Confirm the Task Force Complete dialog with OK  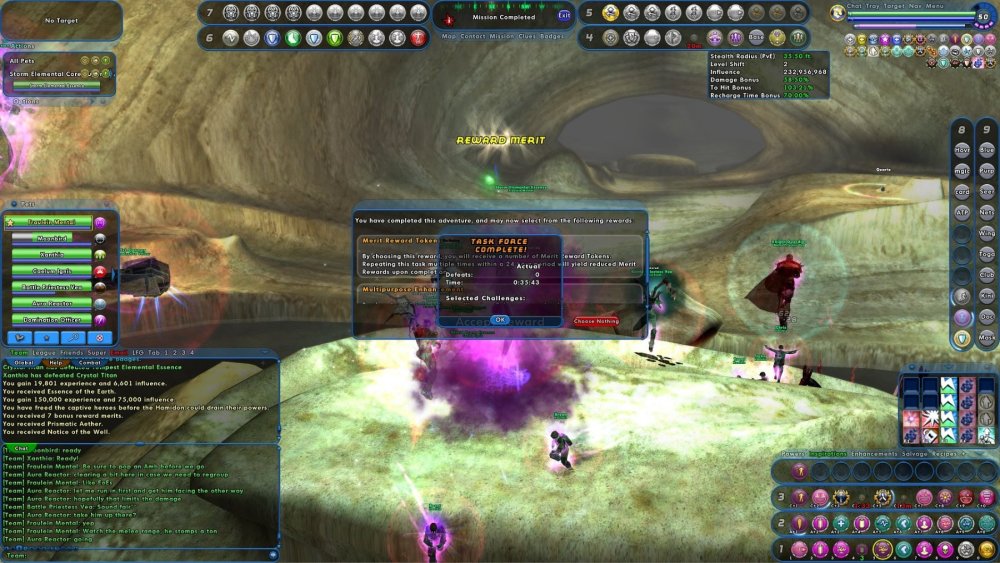[500, 320]
